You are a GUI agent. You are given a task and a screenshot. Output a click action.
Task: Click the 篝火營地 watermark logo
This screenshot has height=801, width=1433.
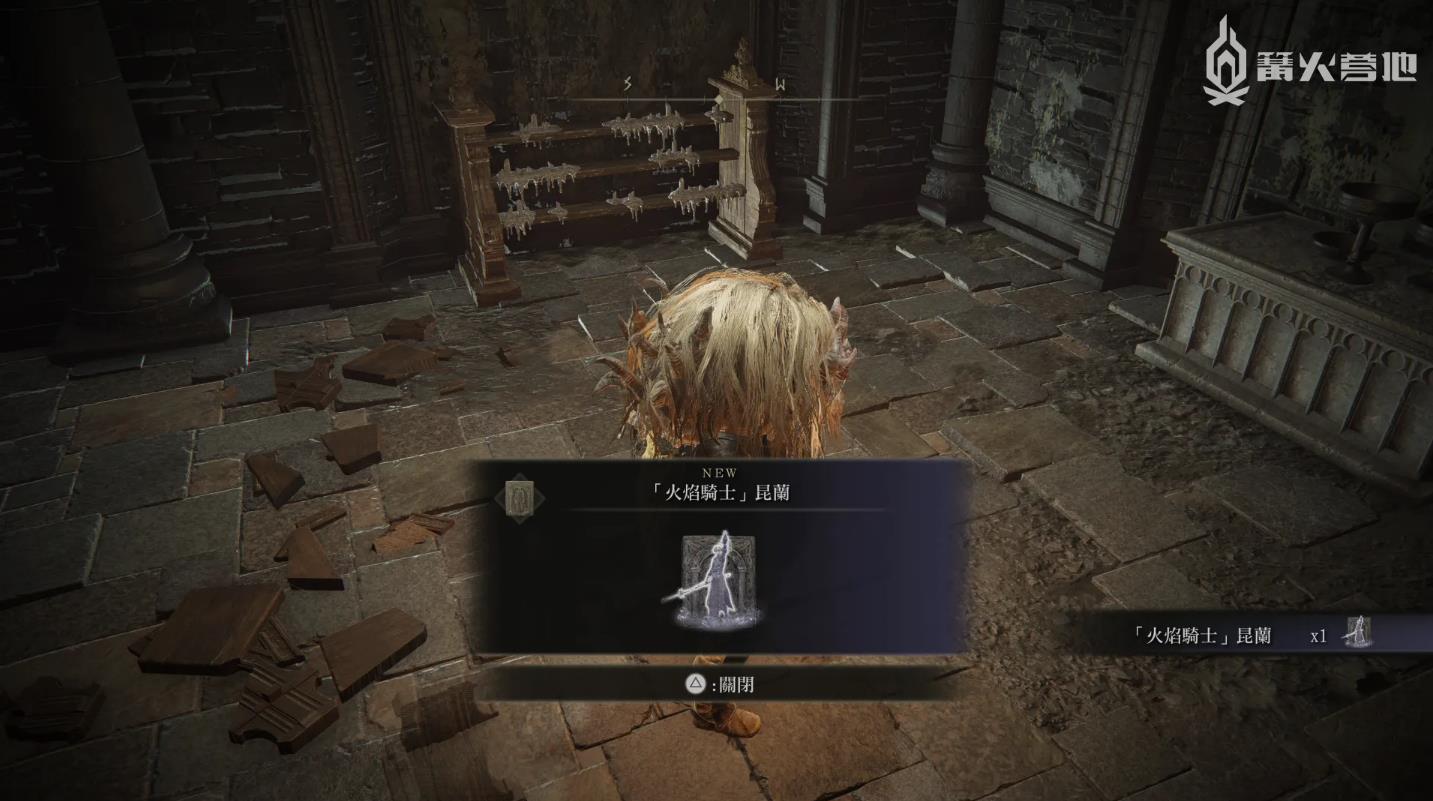click(x=1309, y=62)
